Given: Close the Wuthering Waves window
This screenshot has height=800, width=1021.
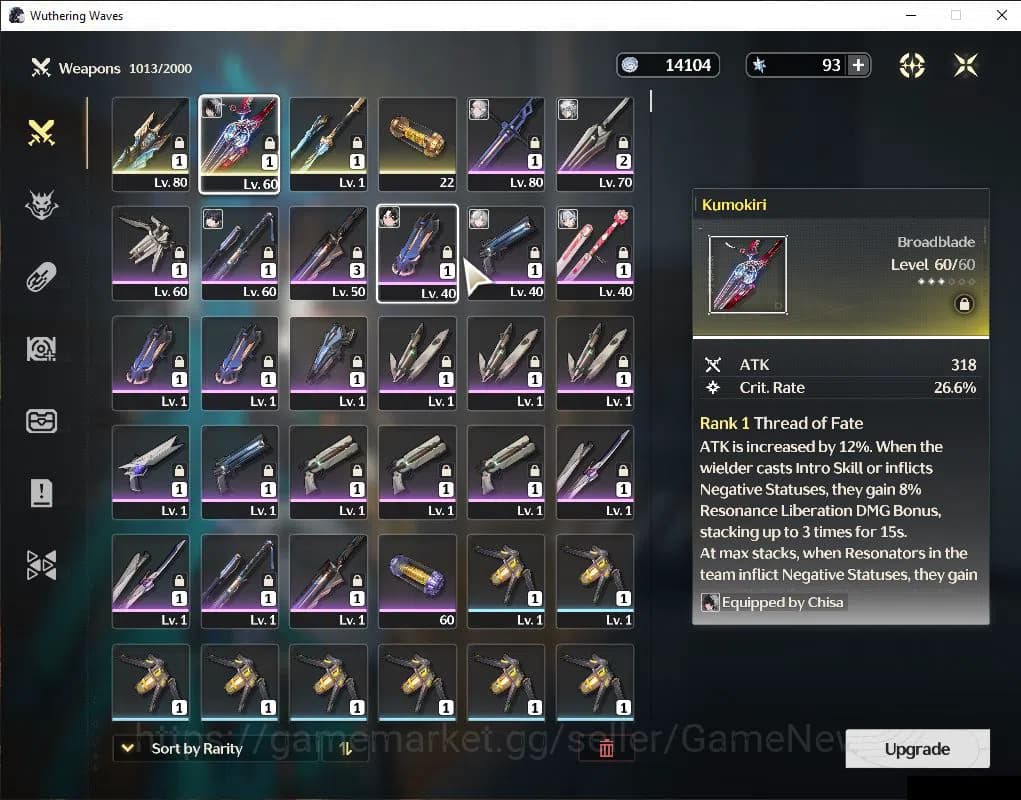Looking at the screenshot, I should [x=1001, y=15].
